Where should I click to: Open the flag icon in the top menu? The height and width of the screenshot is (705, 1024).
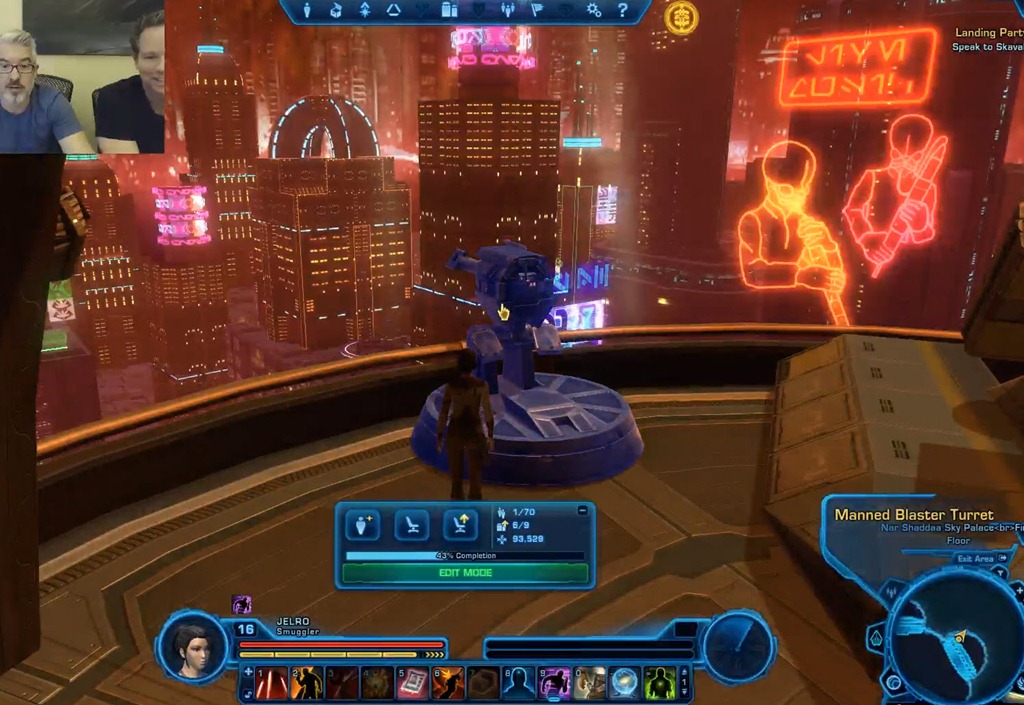click(536, 11)
